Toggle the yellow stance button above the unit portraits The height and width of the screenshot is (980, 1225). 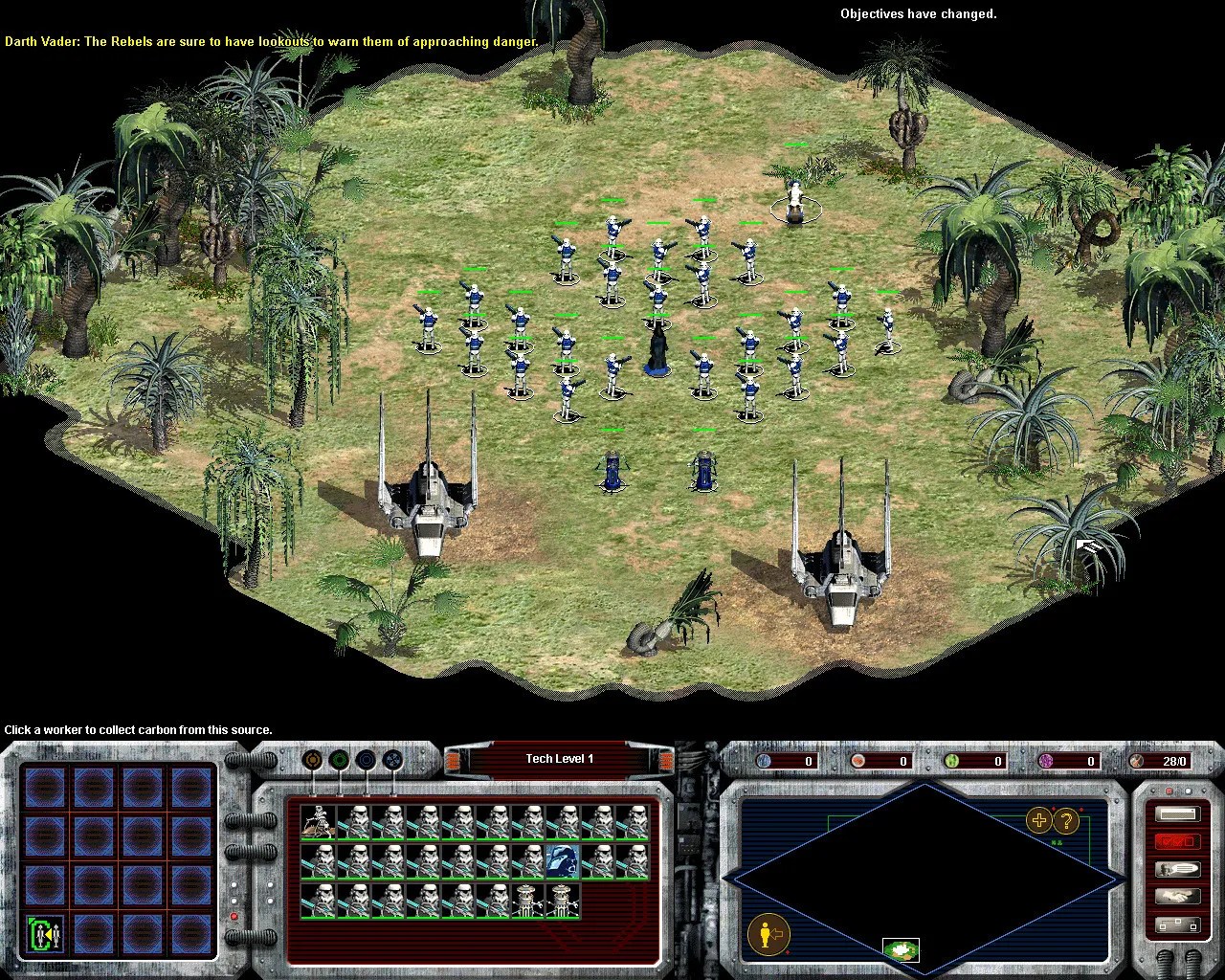tap(312, 759)
